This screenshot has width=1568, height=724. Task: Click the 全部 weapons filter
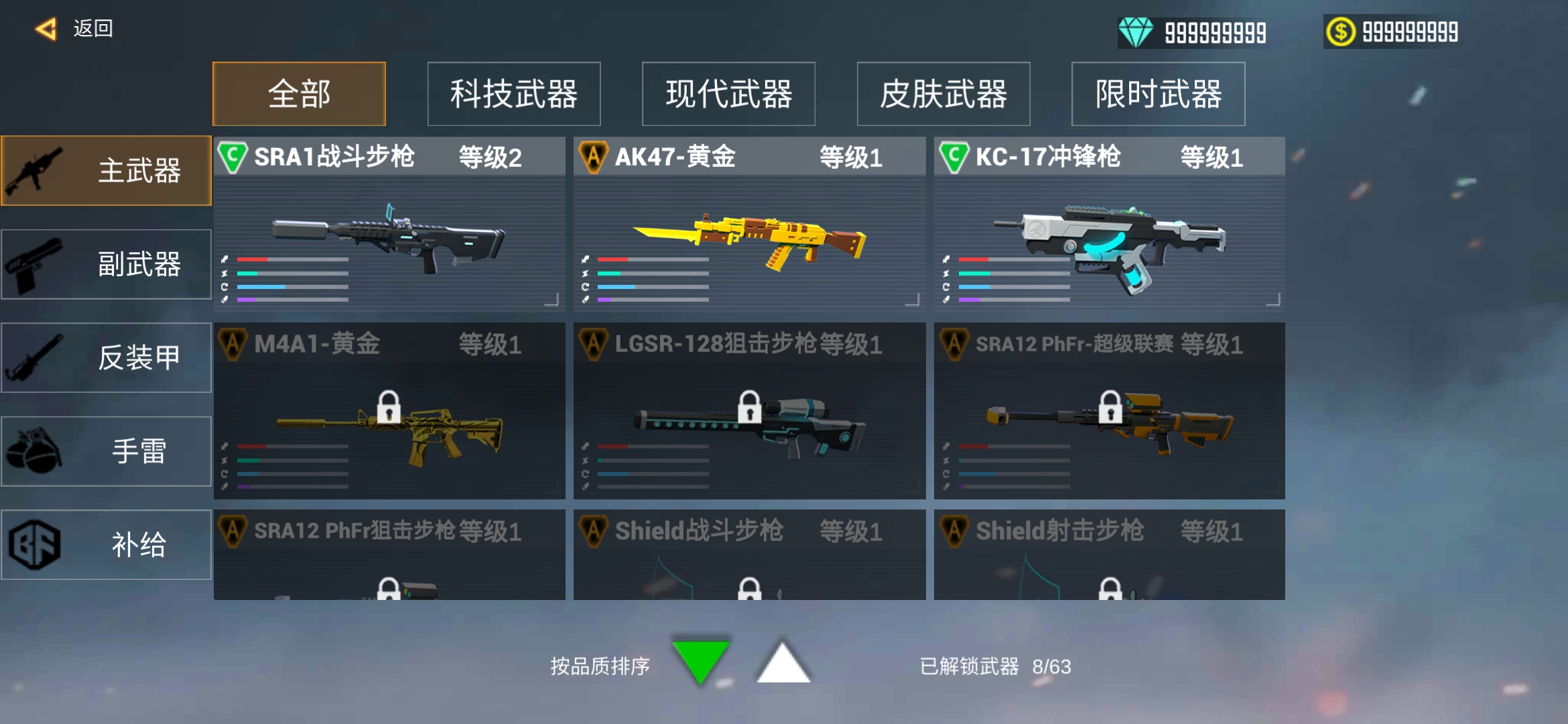299,94
